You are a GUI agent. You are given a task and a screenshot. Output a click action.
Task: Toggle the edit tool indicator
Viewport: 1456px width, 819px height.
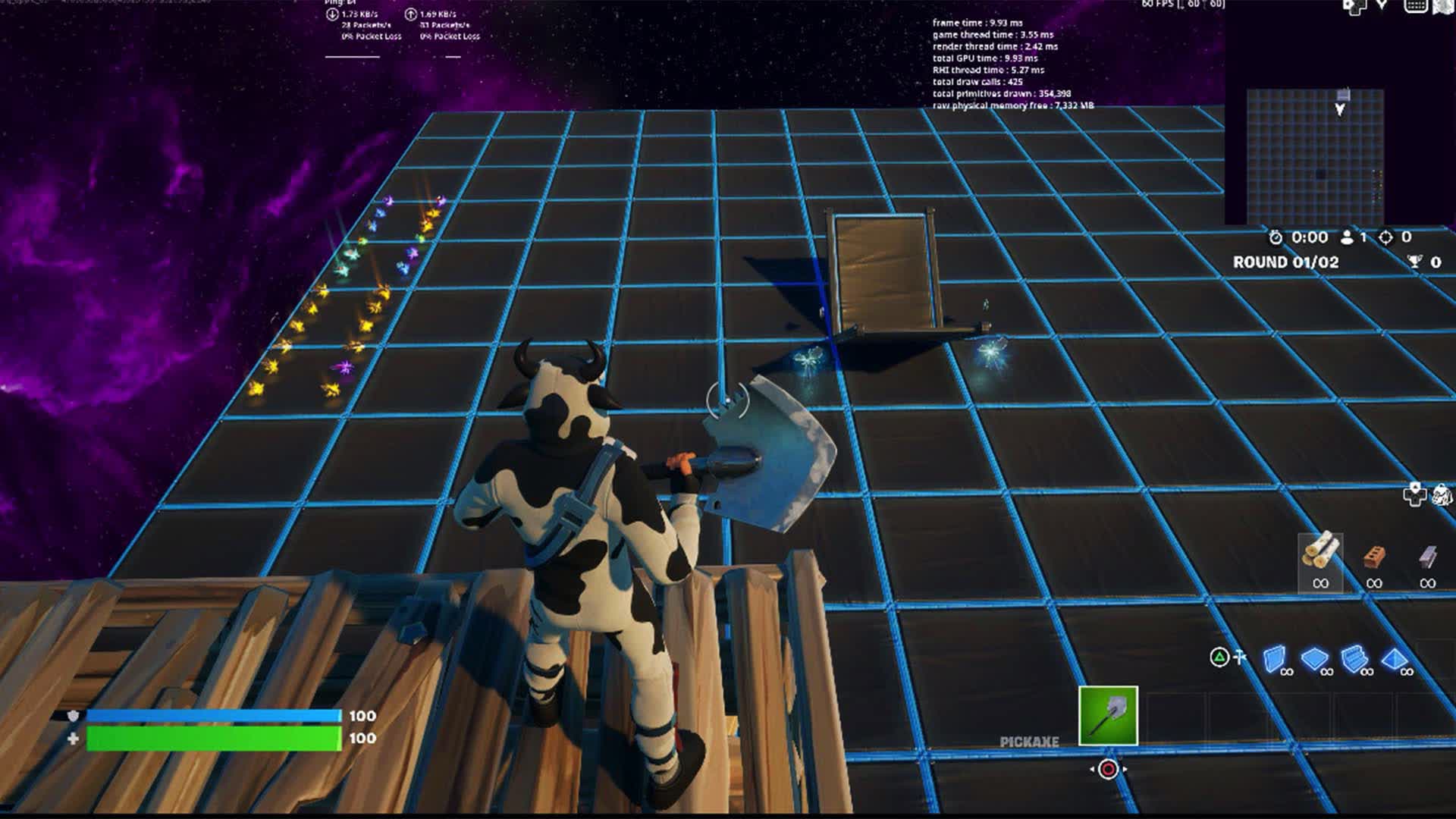tap(1239, 655)
